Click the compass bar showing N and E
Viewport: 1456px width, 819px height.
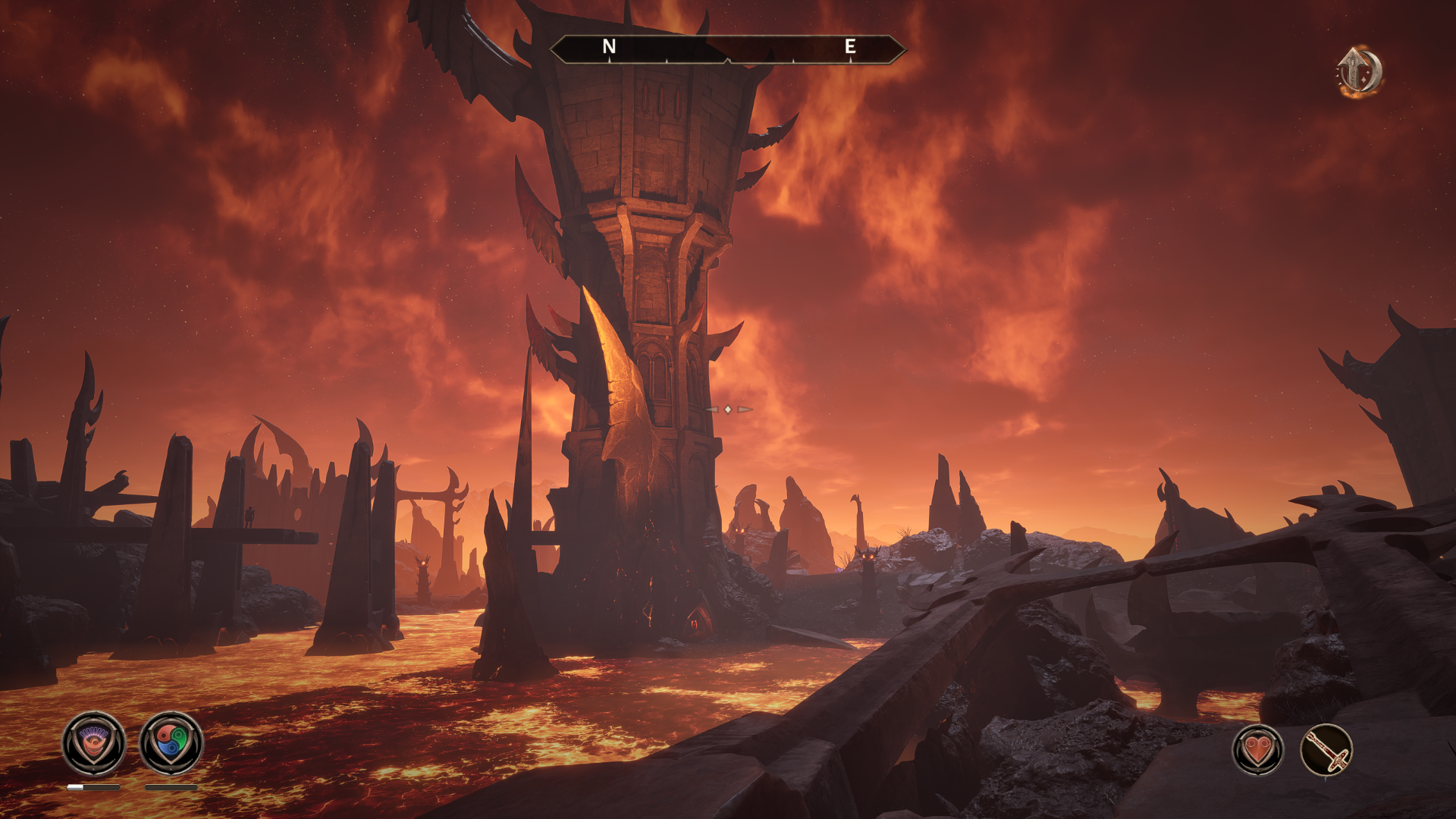727,49
